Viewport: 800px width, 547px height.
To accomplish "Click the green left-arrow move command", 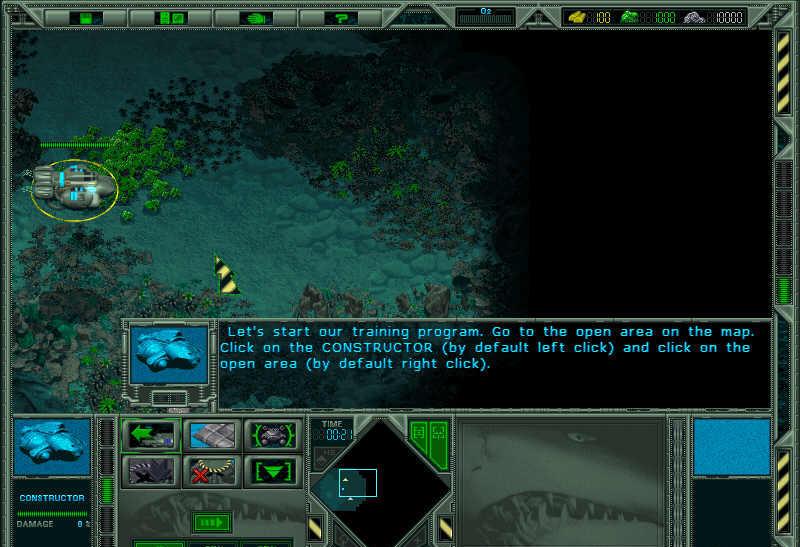I will (151, 436).
